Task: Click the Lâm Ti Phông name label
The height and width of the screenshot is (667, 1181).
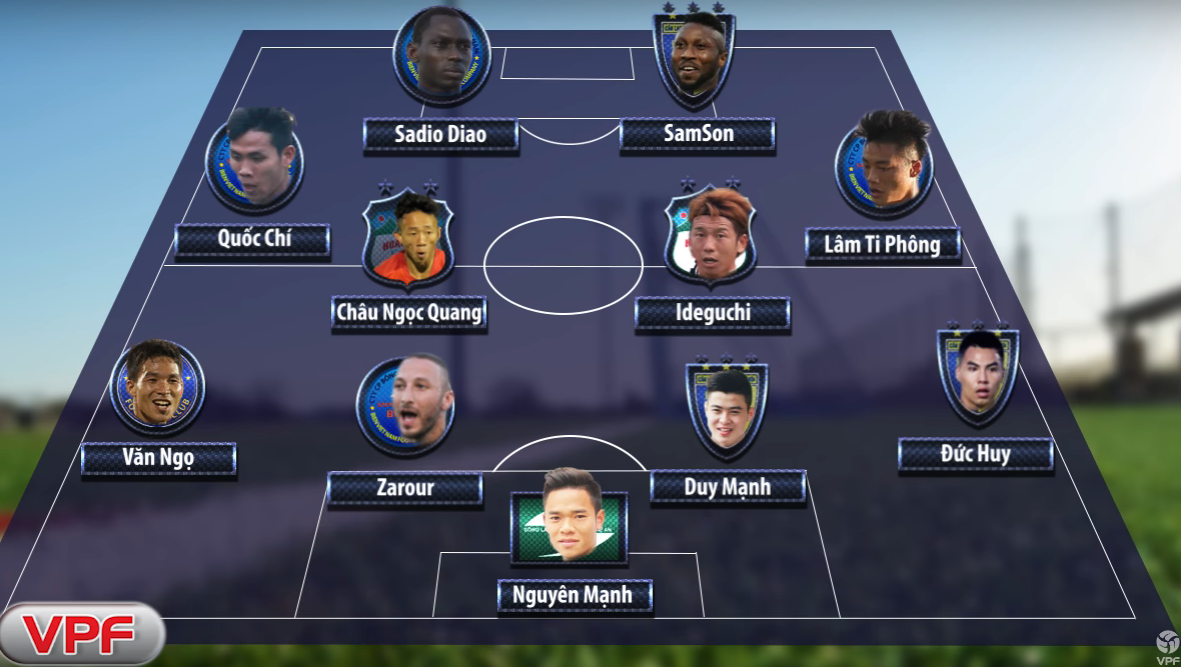Action: click(x=882, y=245)
